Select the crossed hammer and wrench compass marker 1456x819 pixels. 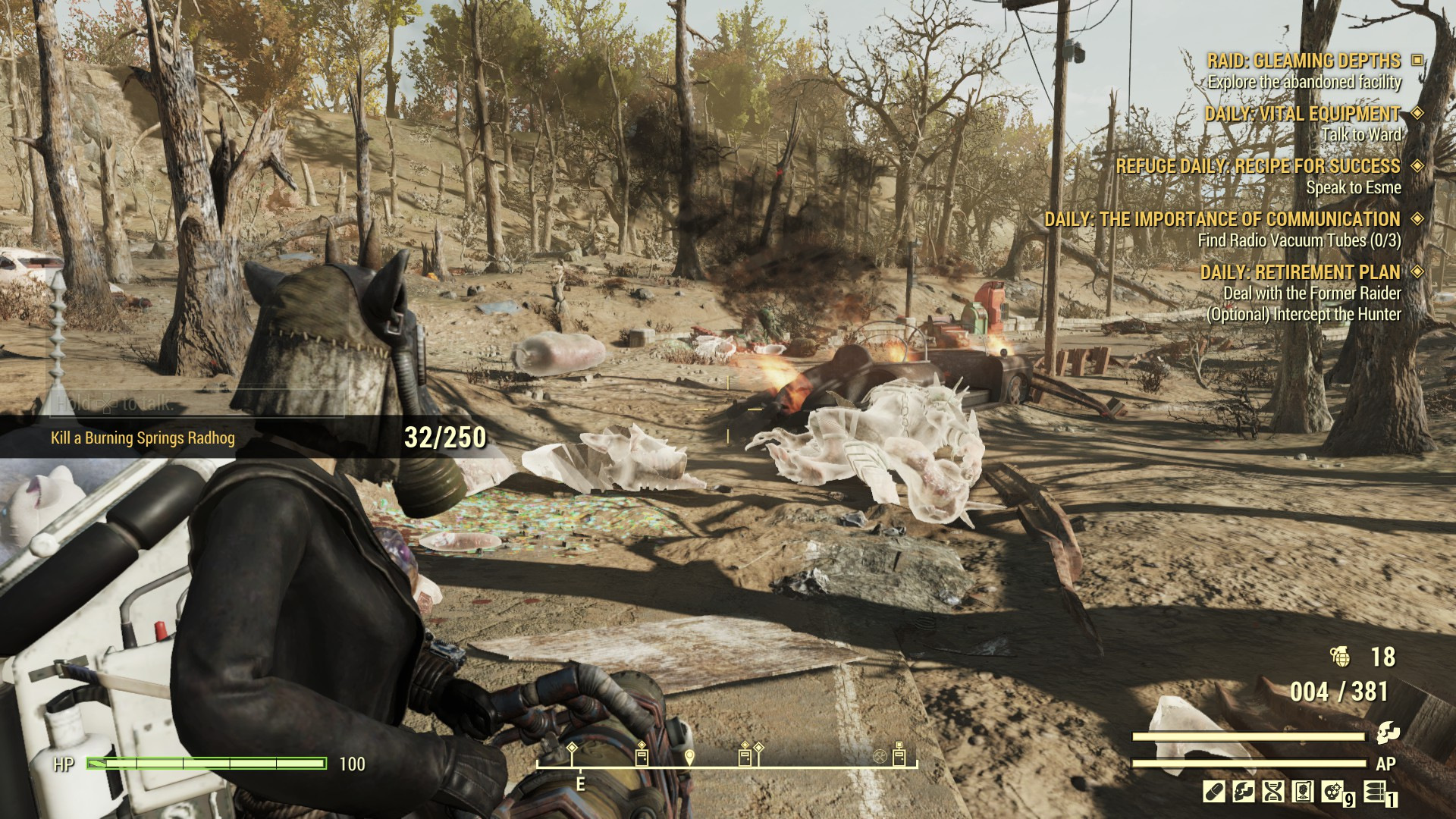tap(879, 756)
